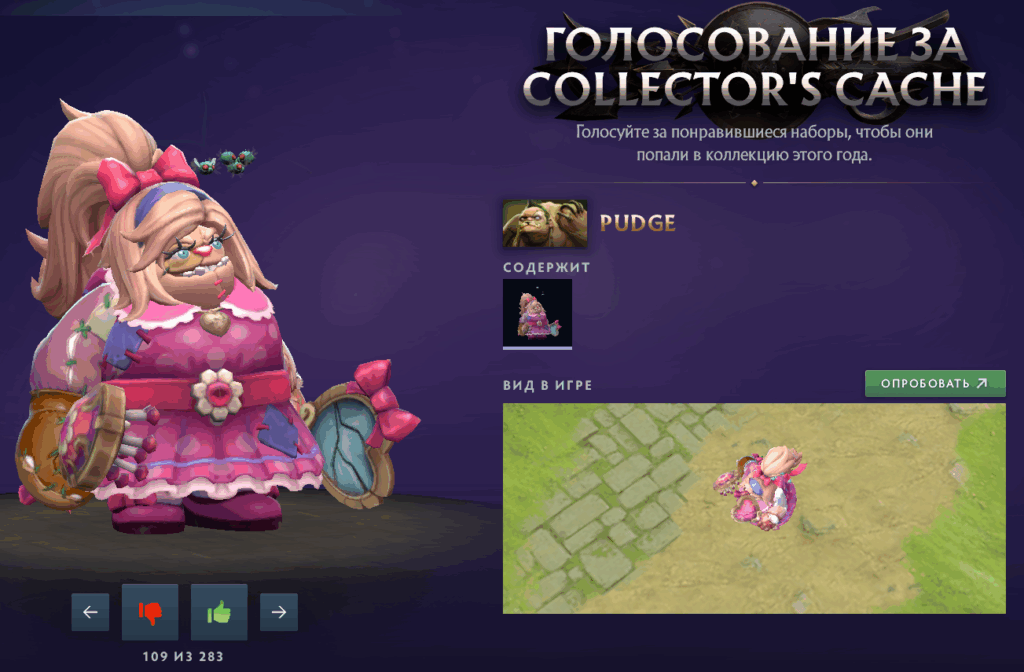Select the Pudge hero portrait
This screenshot has width=1024, height=672.
545,224
